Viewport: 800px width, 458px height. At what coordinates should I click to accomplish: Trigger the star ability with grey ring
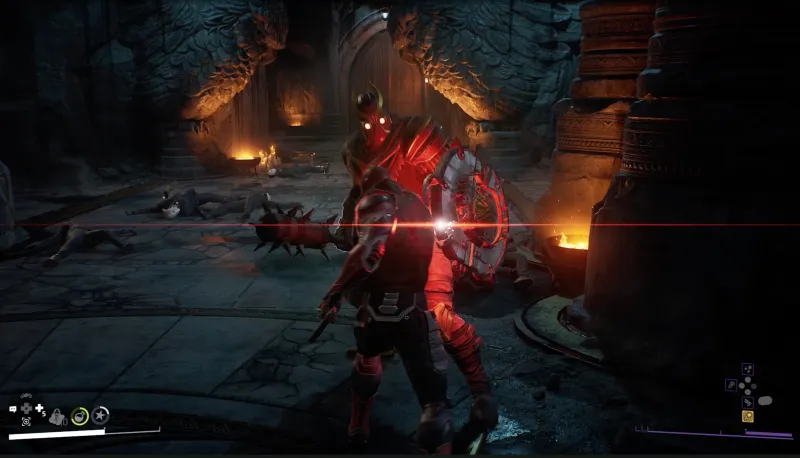point(100,414)
